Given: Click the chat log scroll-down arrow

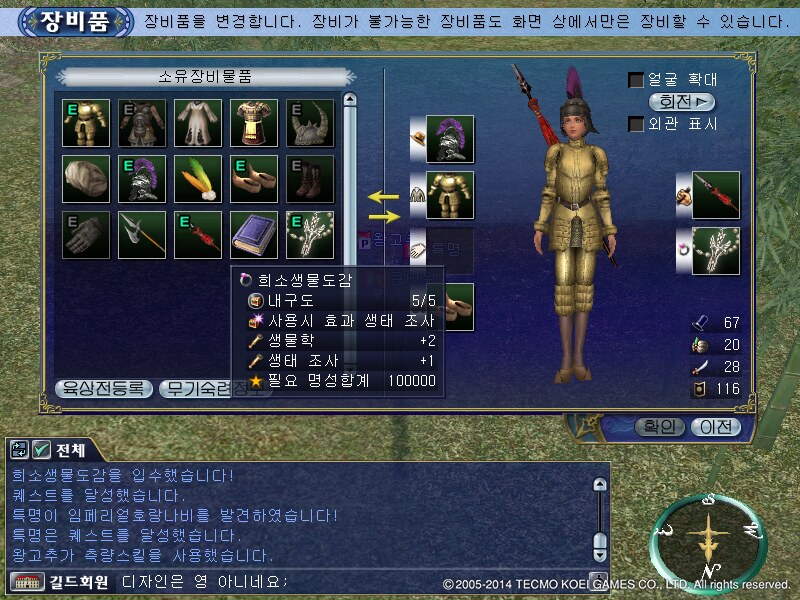Looking at the screenshot, I should [x=600, y=553].
